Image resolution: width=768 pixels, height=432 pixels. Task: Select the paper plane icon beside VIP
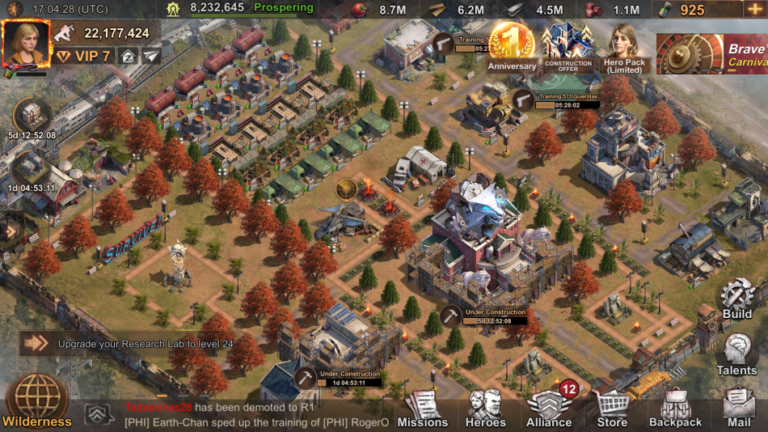click(x=150, y=56)
